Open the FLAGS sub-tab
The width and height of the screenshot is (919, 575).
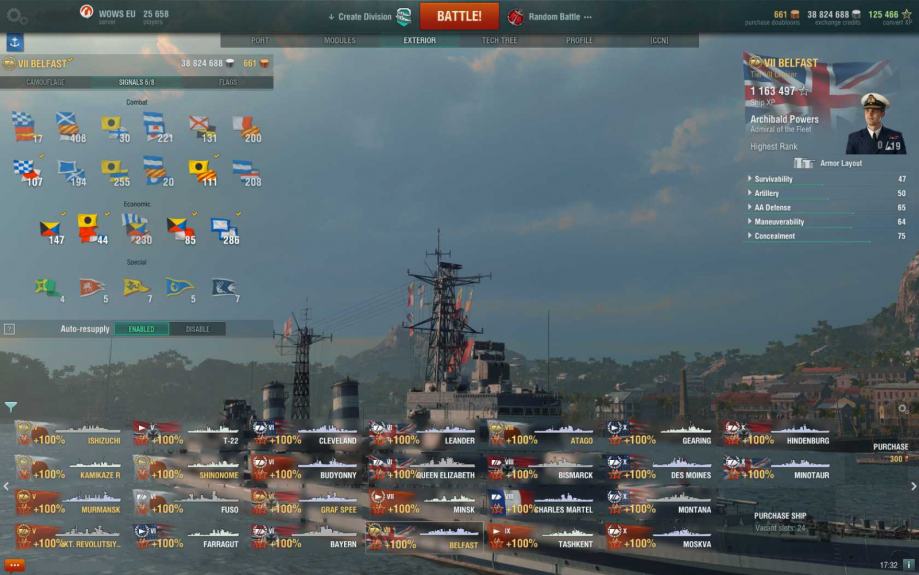[x=228, y=82]
